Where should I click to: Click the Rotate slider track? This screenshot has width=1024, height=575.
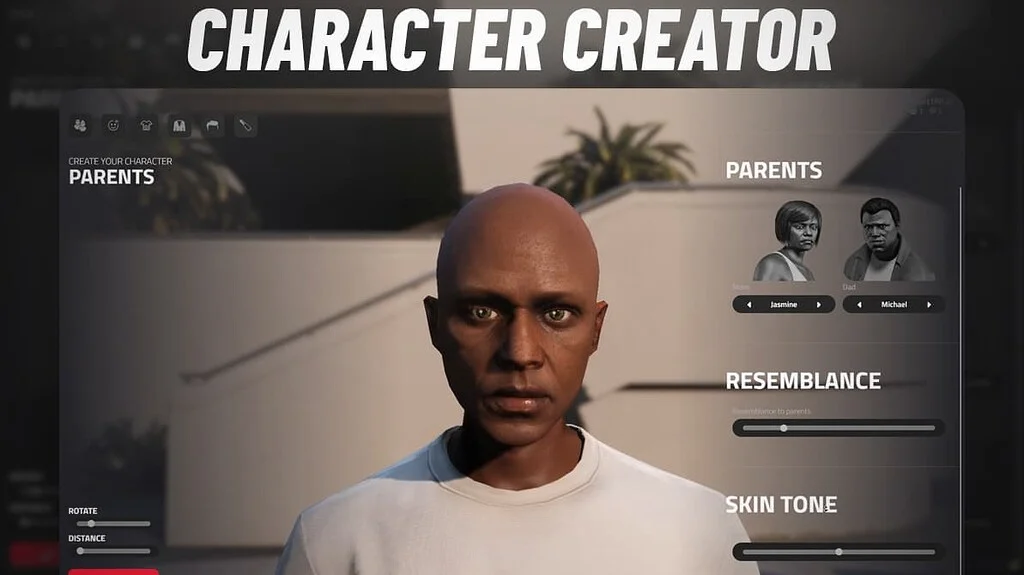[x=112, y=523]
